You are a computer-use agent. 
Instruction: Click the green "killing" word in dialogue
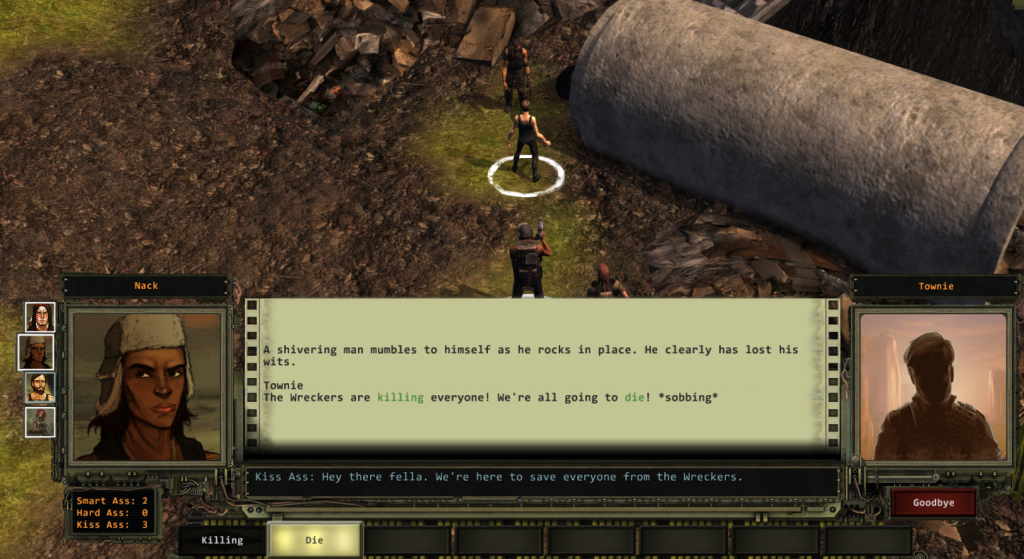400,397
